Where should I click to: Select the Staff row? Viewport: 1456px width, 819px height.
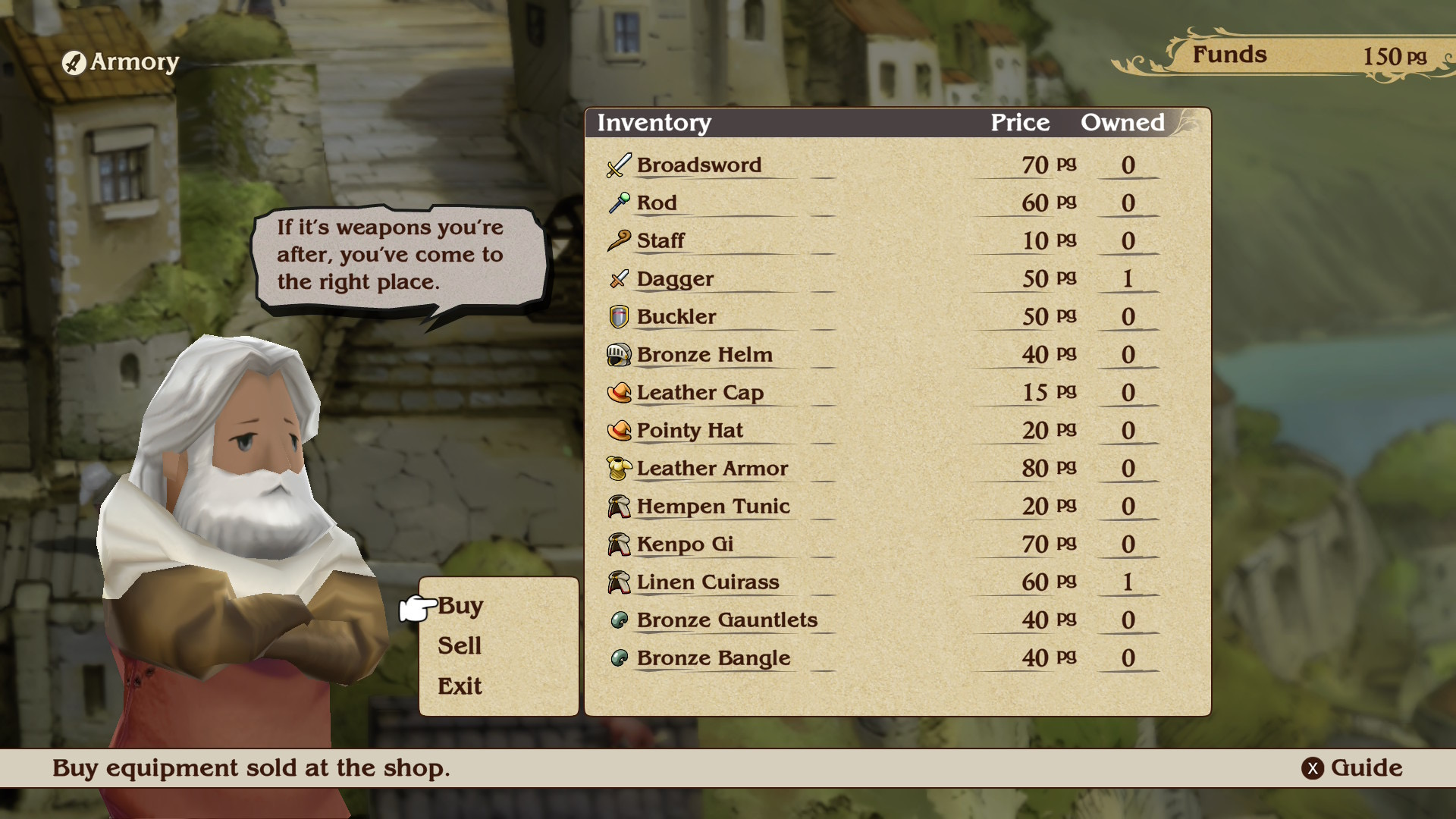click(661, 241)
